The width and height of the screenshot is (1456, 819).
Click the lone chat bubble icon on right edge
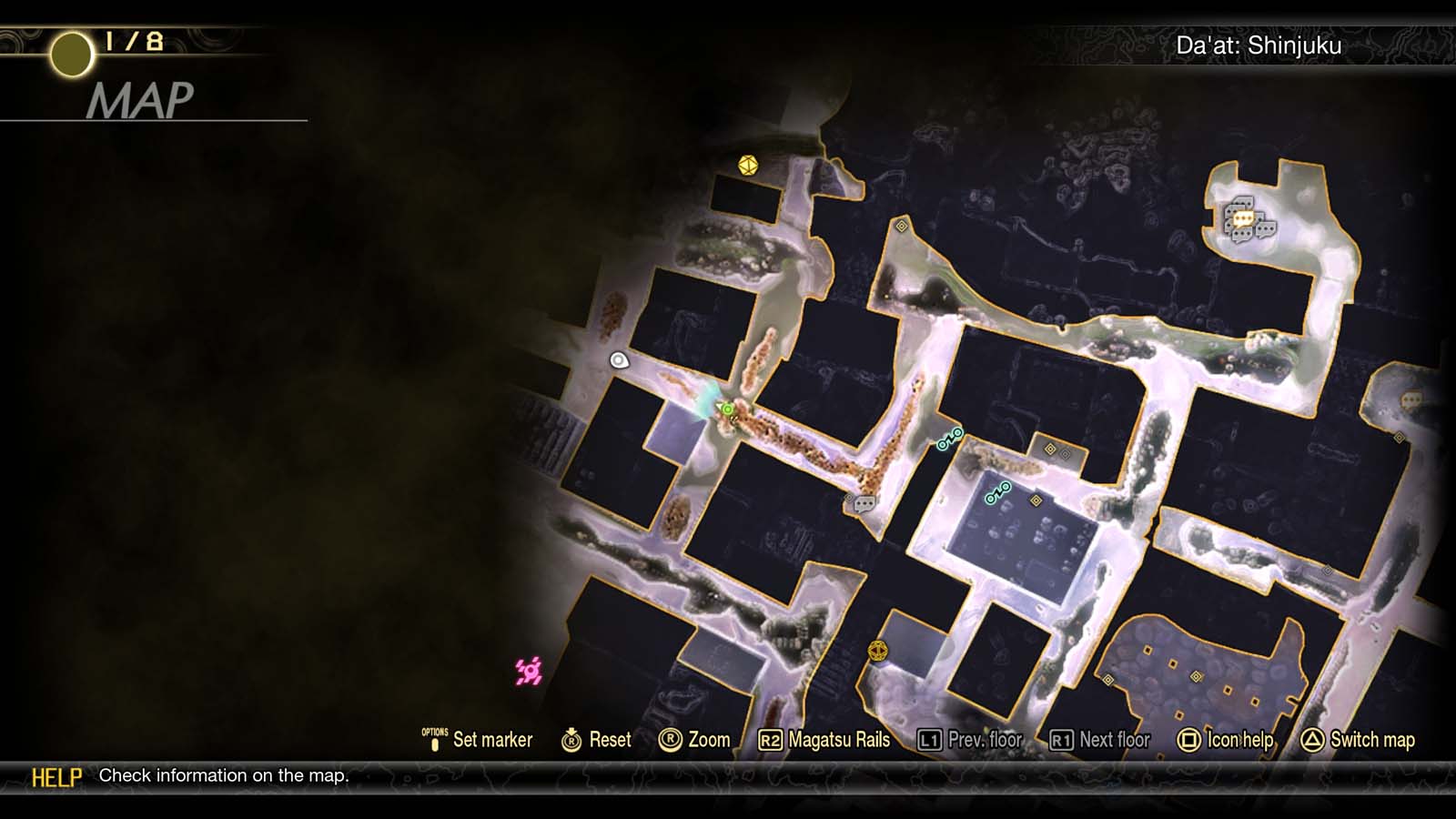tap(1411, 400)
